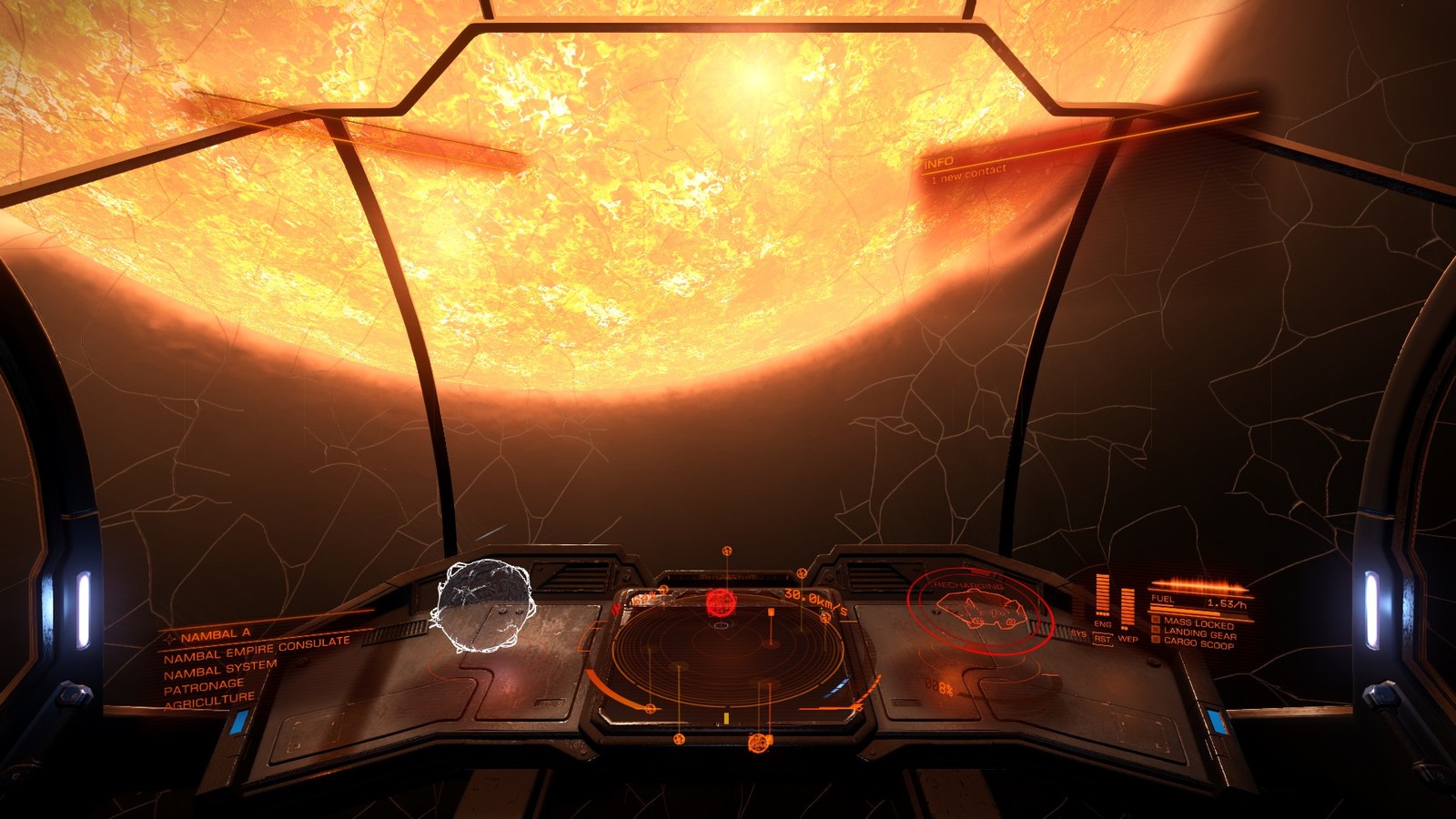Click the ENG power pip bar
The height and width of the screenshot is (819, 1456).
[x=1103, y=595]
